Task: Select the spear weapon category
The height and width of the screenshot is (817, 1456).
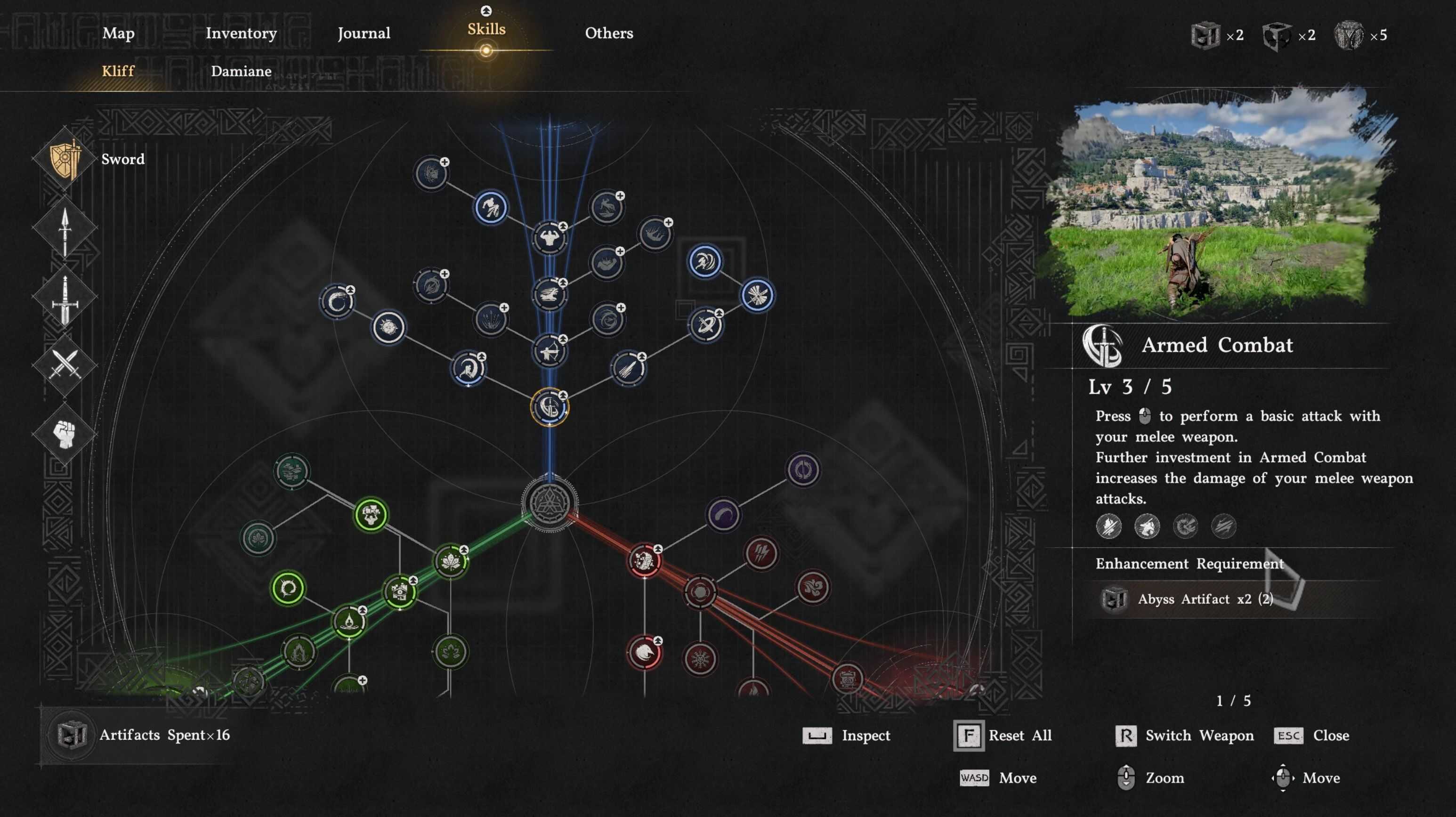Action: [x=65, y=228]
